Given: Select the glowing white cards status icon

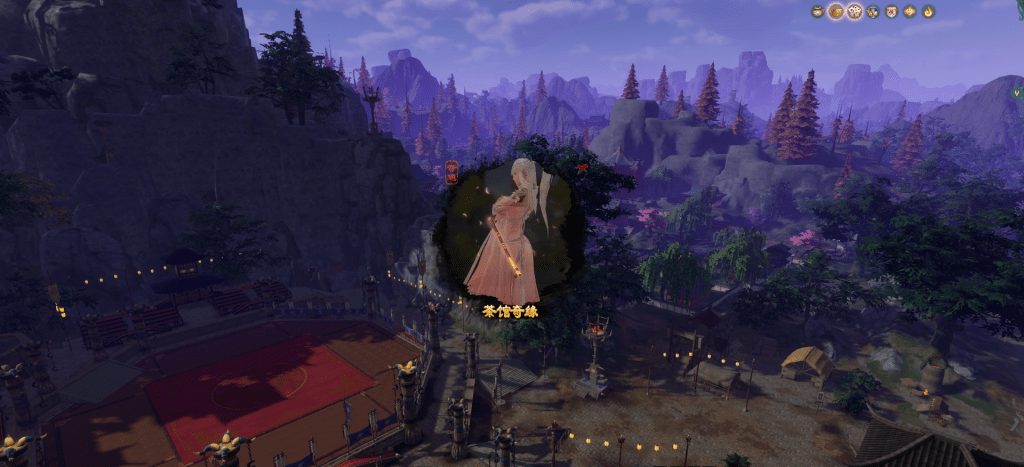Looking at the screenshot, I should point(854,11).
